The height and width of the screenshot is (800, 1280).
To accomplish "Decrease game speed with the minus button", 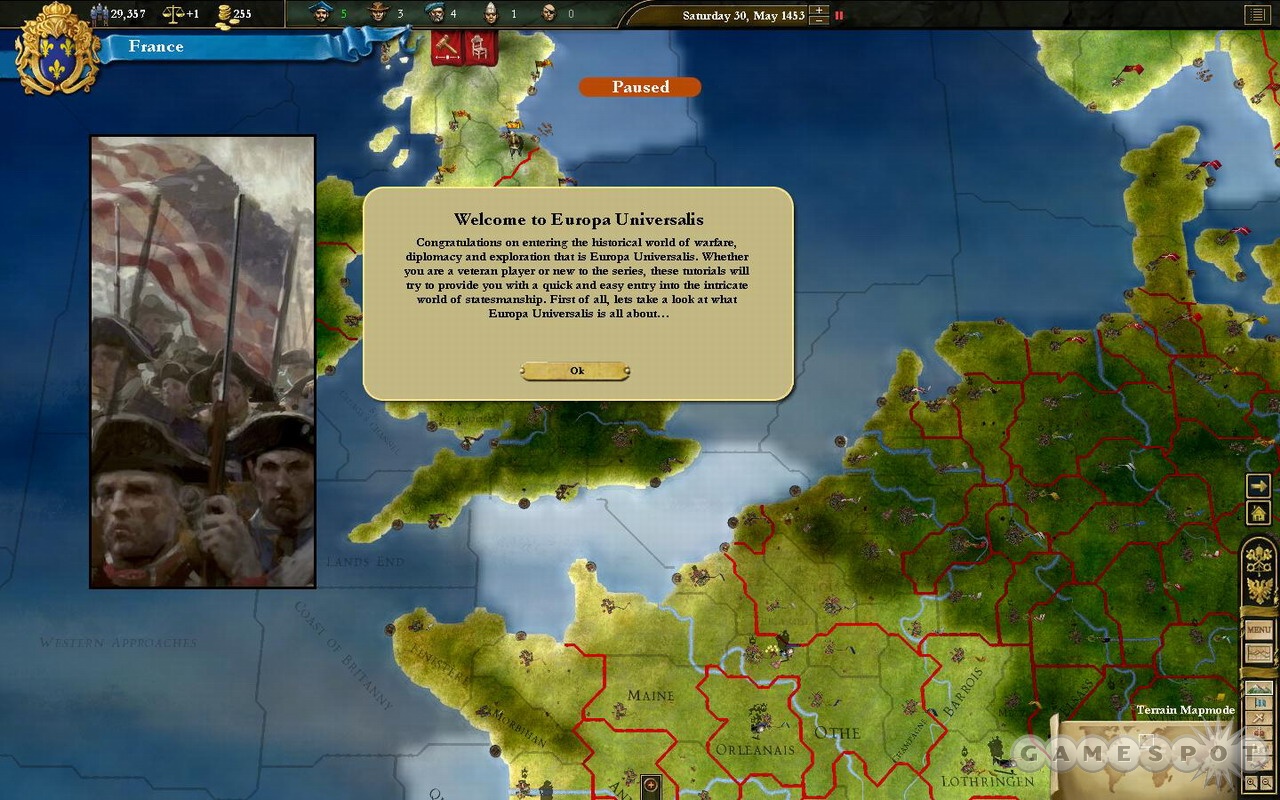I will pyautogui.click(x=819, y=20).
